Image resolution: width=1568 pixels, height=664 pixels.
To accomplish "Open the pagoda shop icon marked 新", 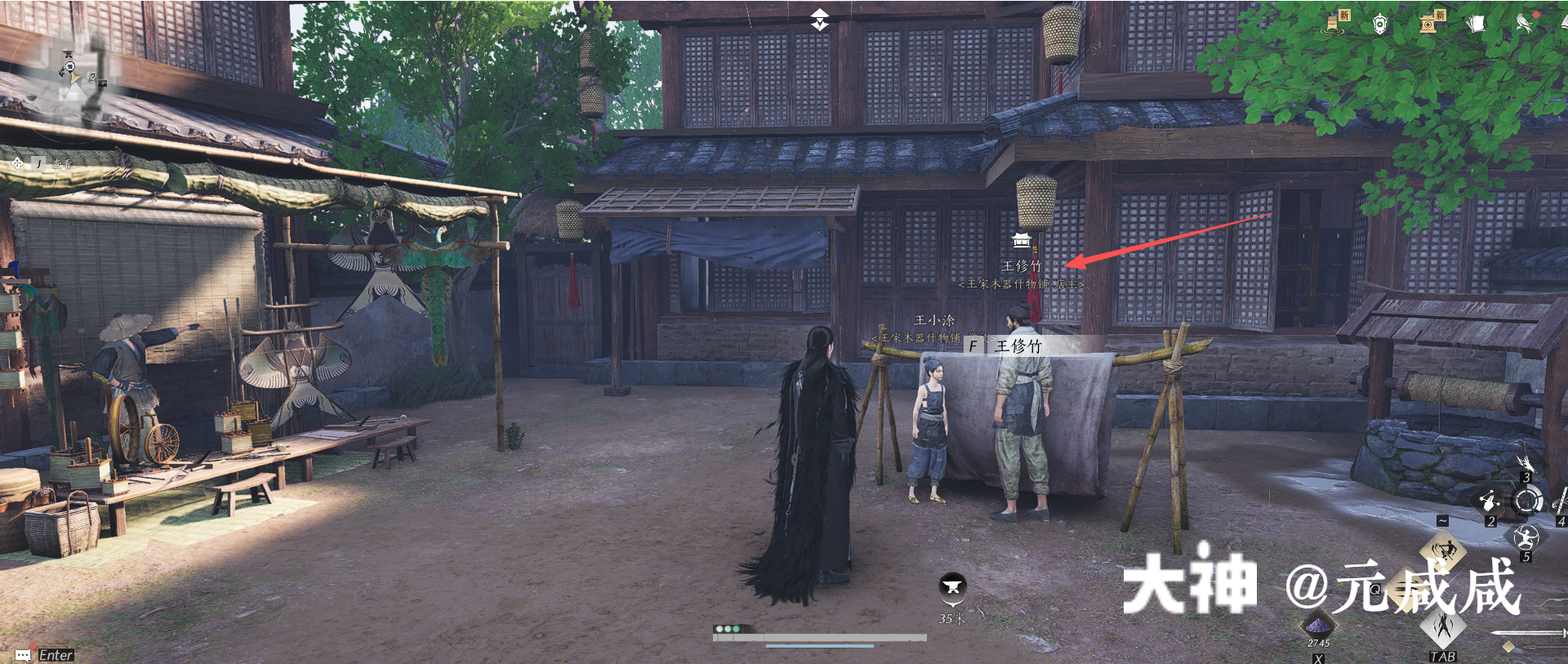I will [1428, 25].
